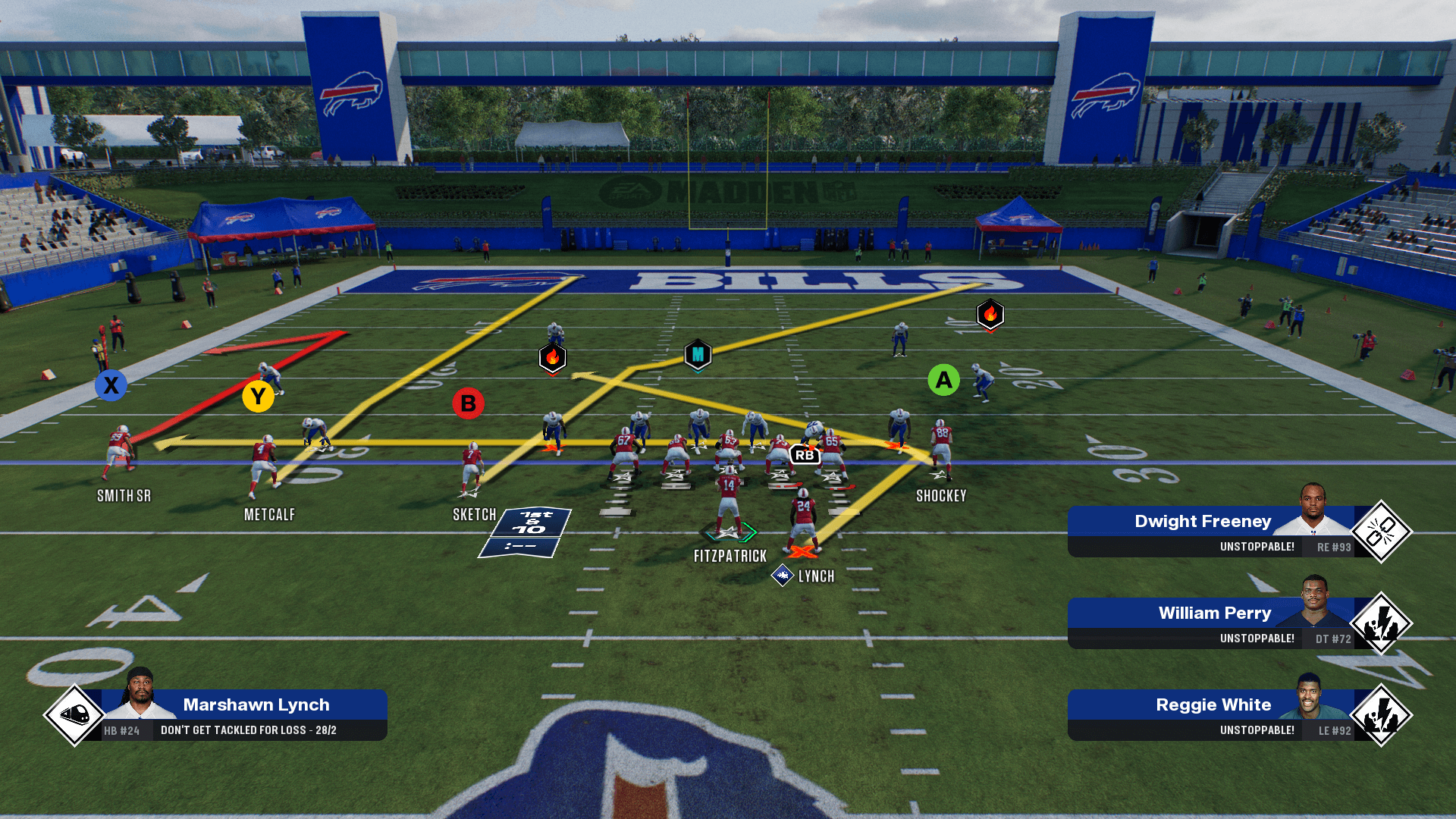Screen dimensions: 1456x819
Task: Click the flame marker over the deep right defender
Action: tap(990, 314)
